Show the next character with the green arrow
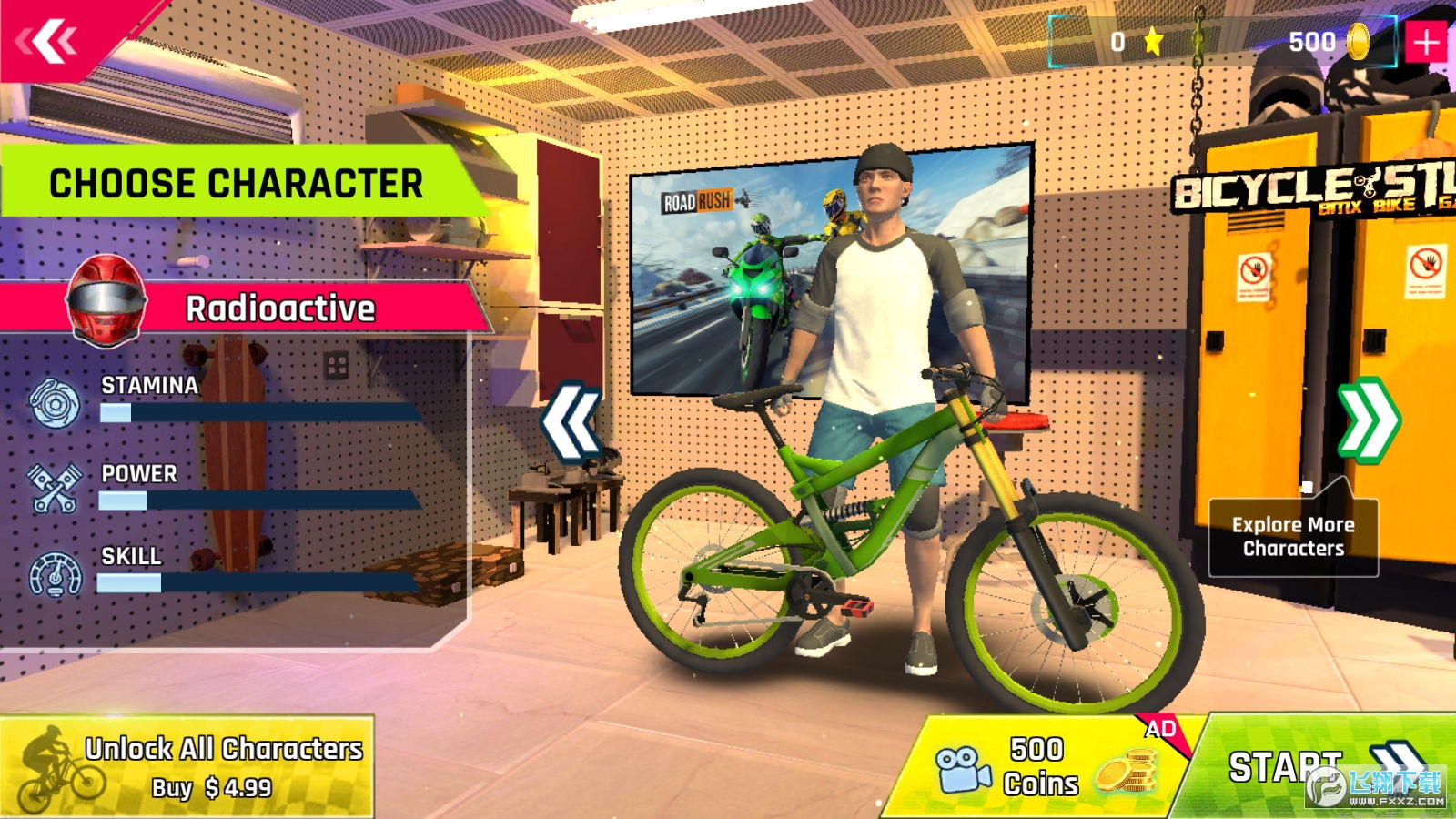The height and width of the screenshot is (819, 1456). coord(1367,420)
